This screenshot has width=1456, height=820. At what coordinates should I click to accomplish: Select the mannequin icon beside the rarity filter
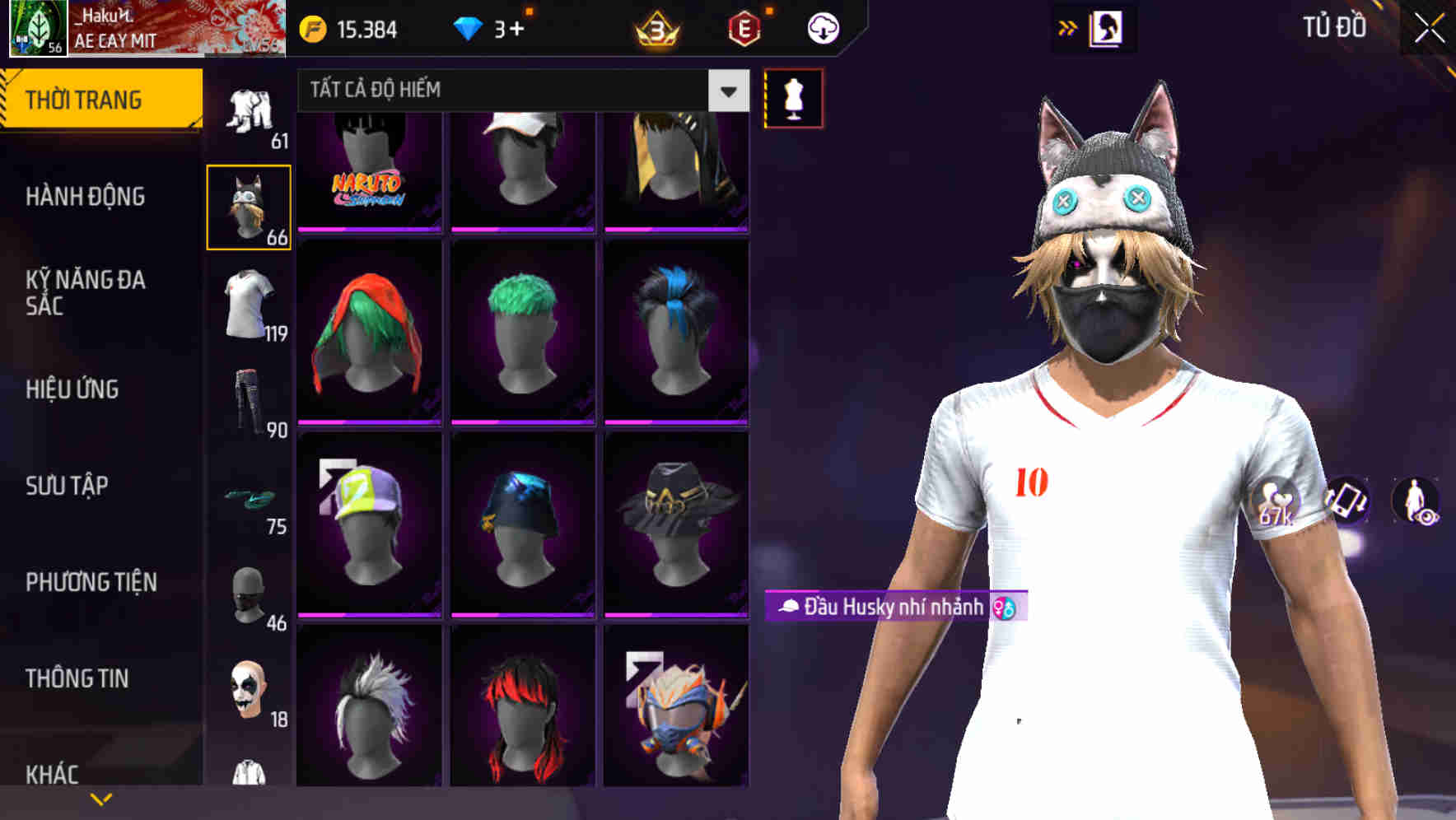pyautogui.click(x=793, y=98)
